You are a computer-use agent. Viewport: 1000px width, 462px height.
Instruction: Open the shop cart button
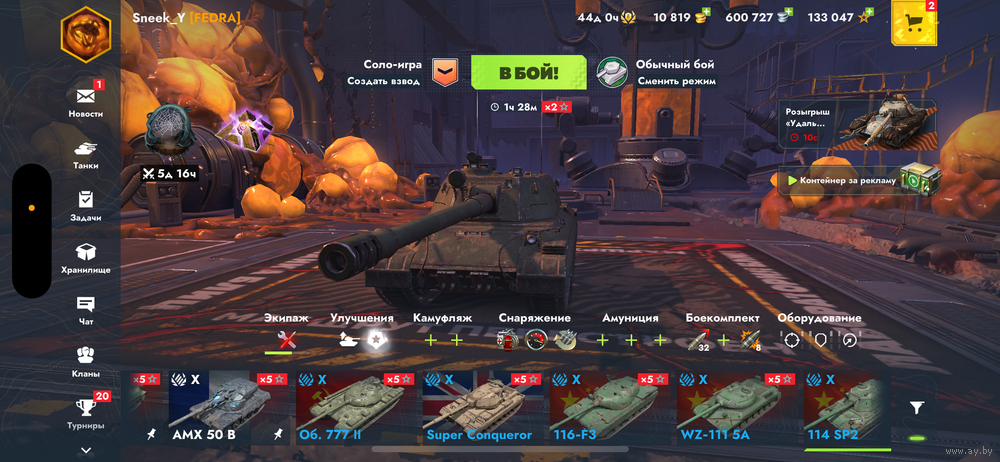tap(912, 23)
